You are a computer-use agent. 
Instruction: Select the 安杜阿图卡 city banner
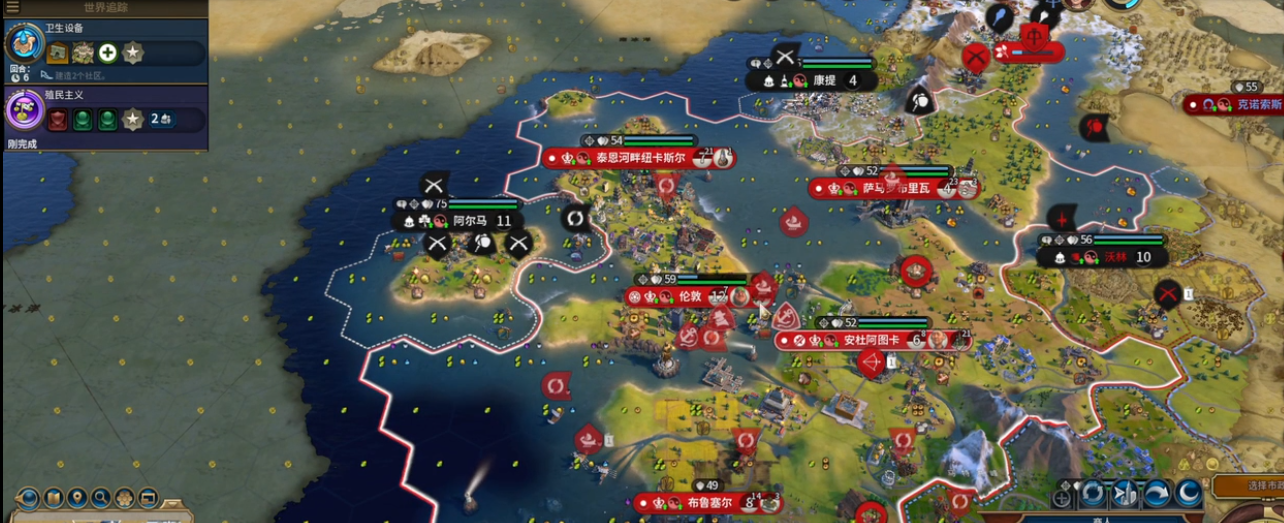(871, 340)
